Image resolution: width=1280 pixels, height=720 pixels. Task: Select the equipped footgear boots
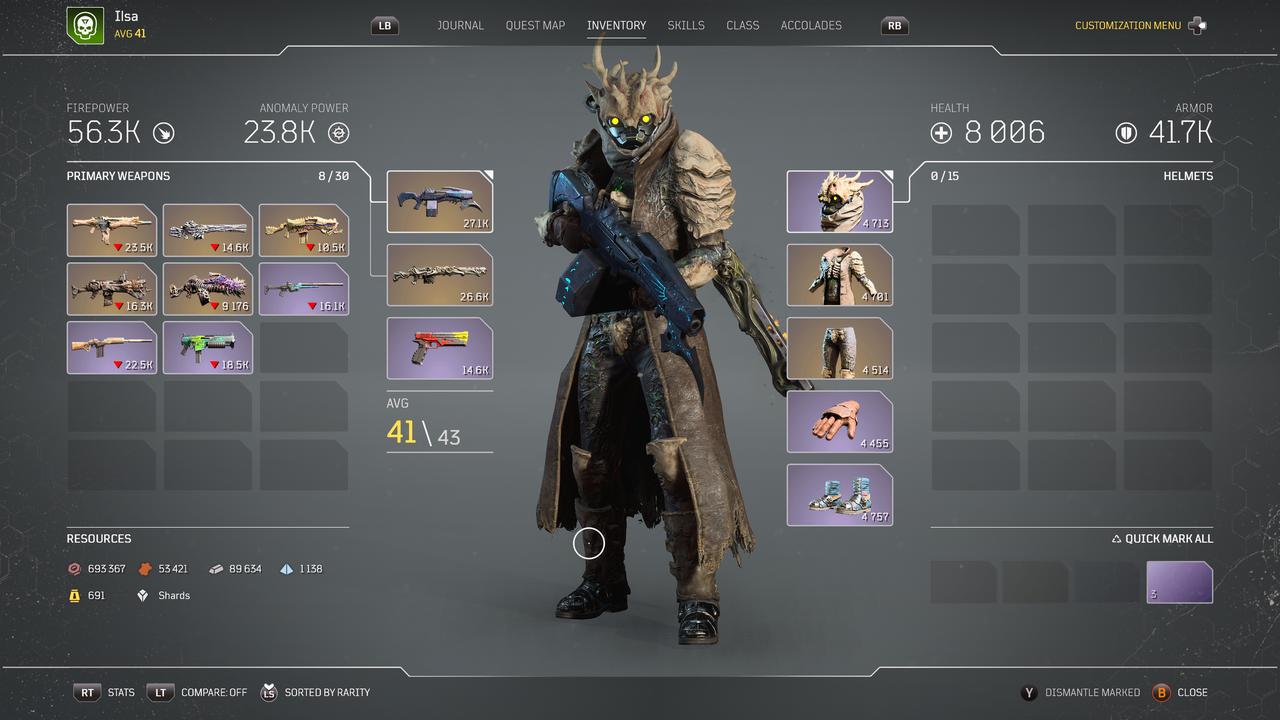839,495
